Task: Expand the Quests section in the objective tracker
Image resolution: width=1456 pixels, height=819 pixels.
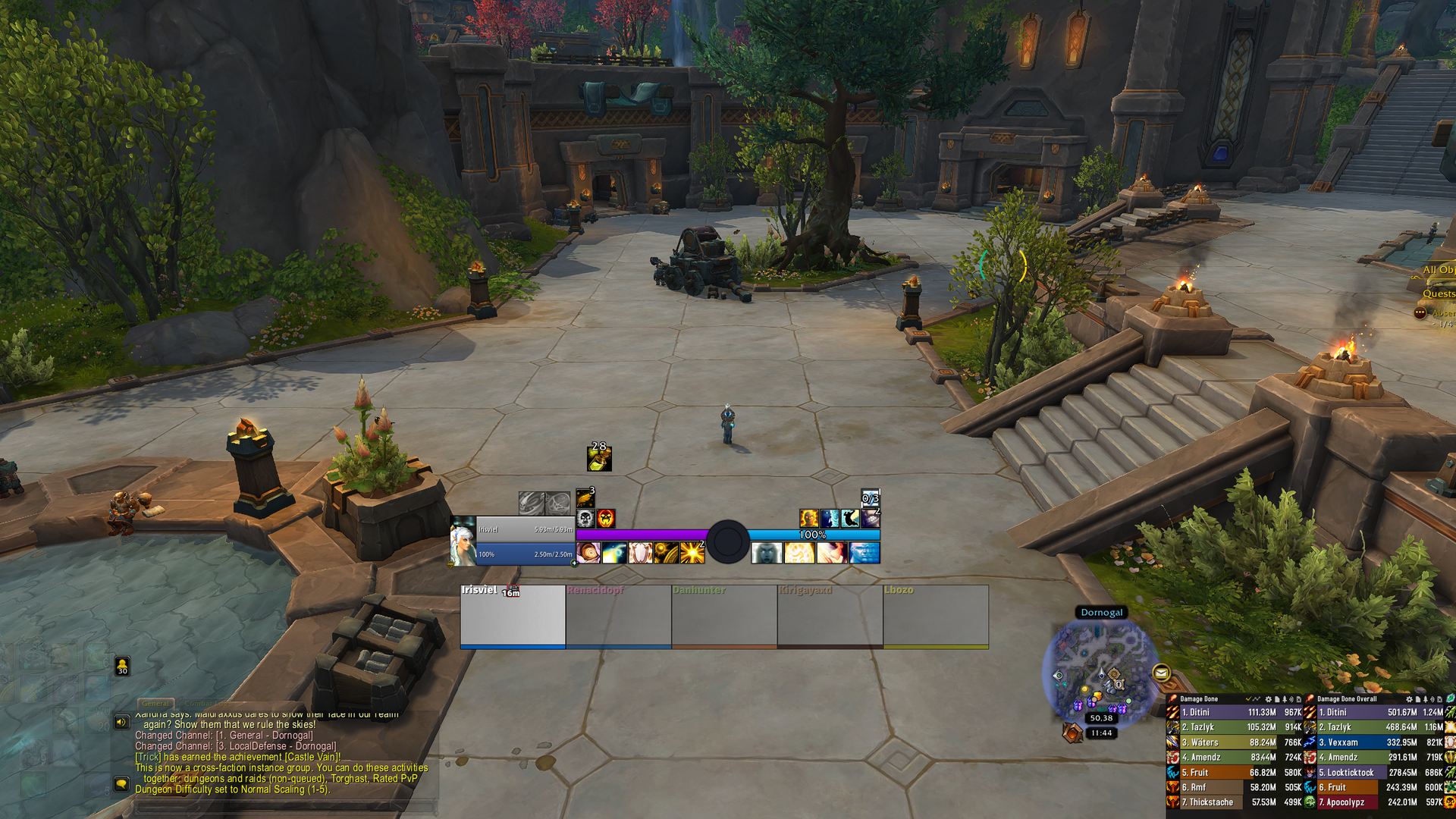Action: tap(1439, 293)
